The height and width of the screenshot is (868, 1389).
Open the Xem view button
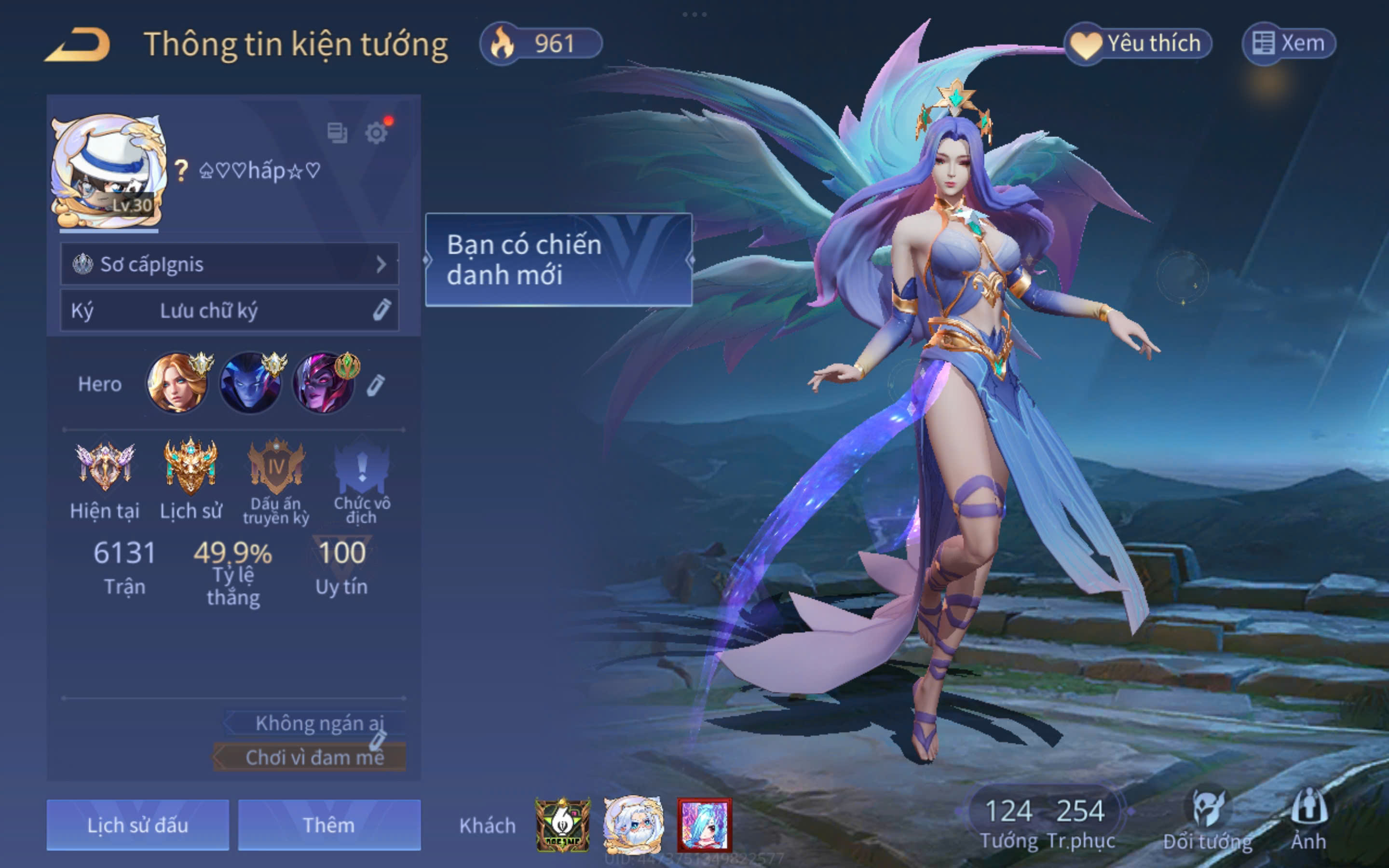tap(1289, 43)
